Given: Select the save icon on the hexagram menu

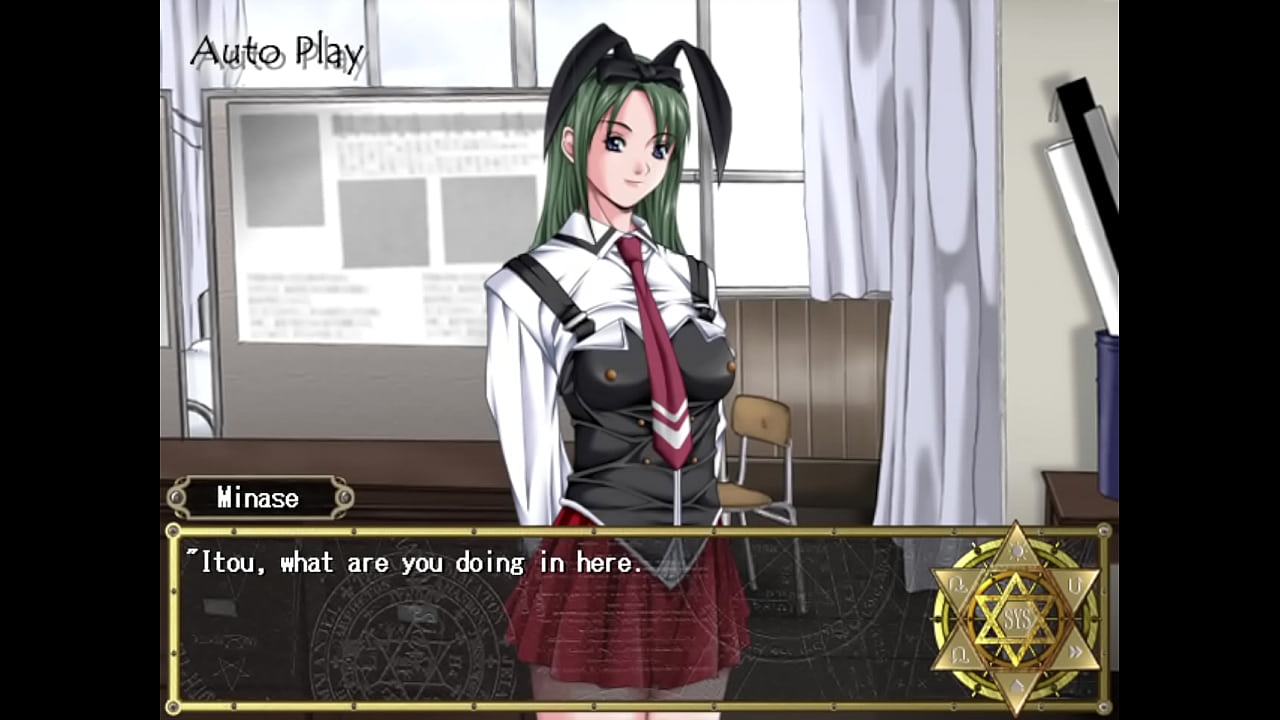Looking at the screenshot, I should pyautogui.click(x=955, y=583).
